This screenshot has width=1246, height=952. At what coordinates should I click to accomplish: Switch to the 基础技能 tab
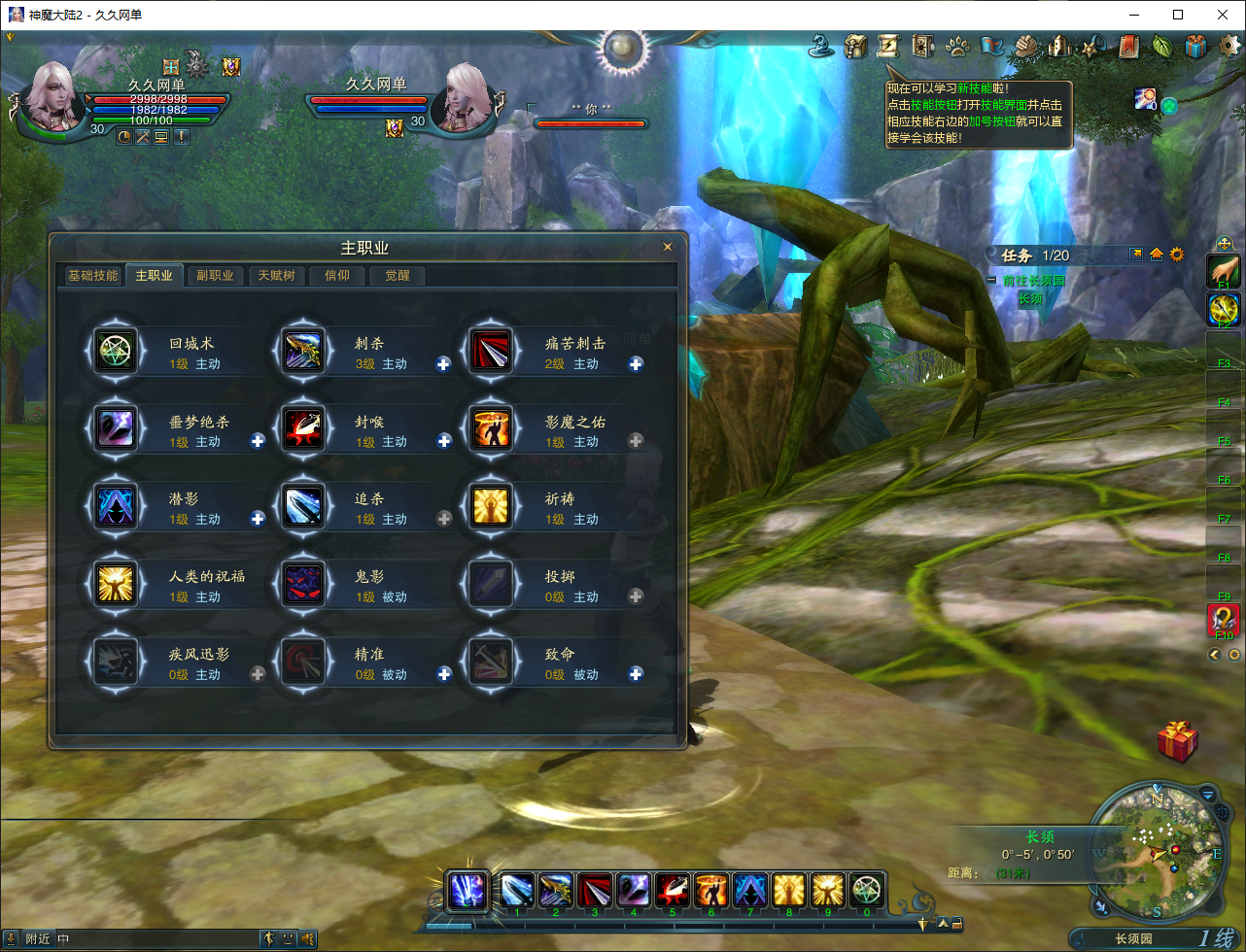pyautogui.click(x=92, y=276)
